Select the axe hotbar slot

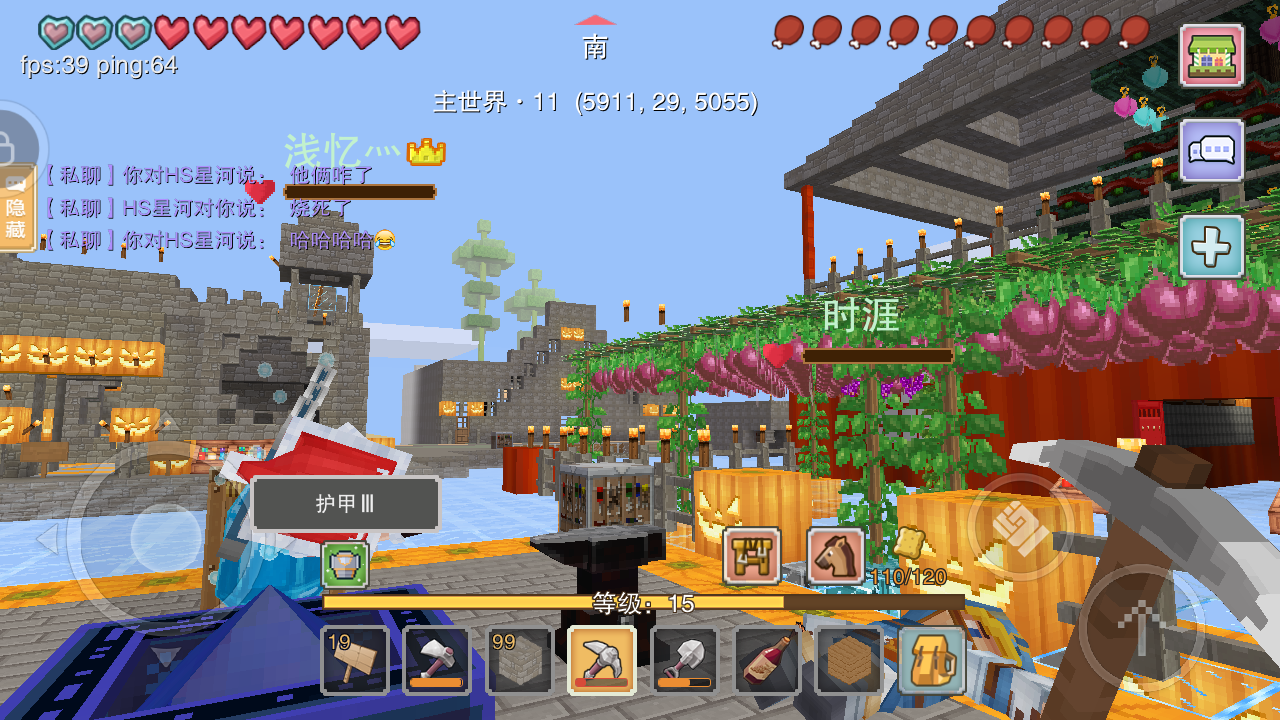(x=437, y=660)
